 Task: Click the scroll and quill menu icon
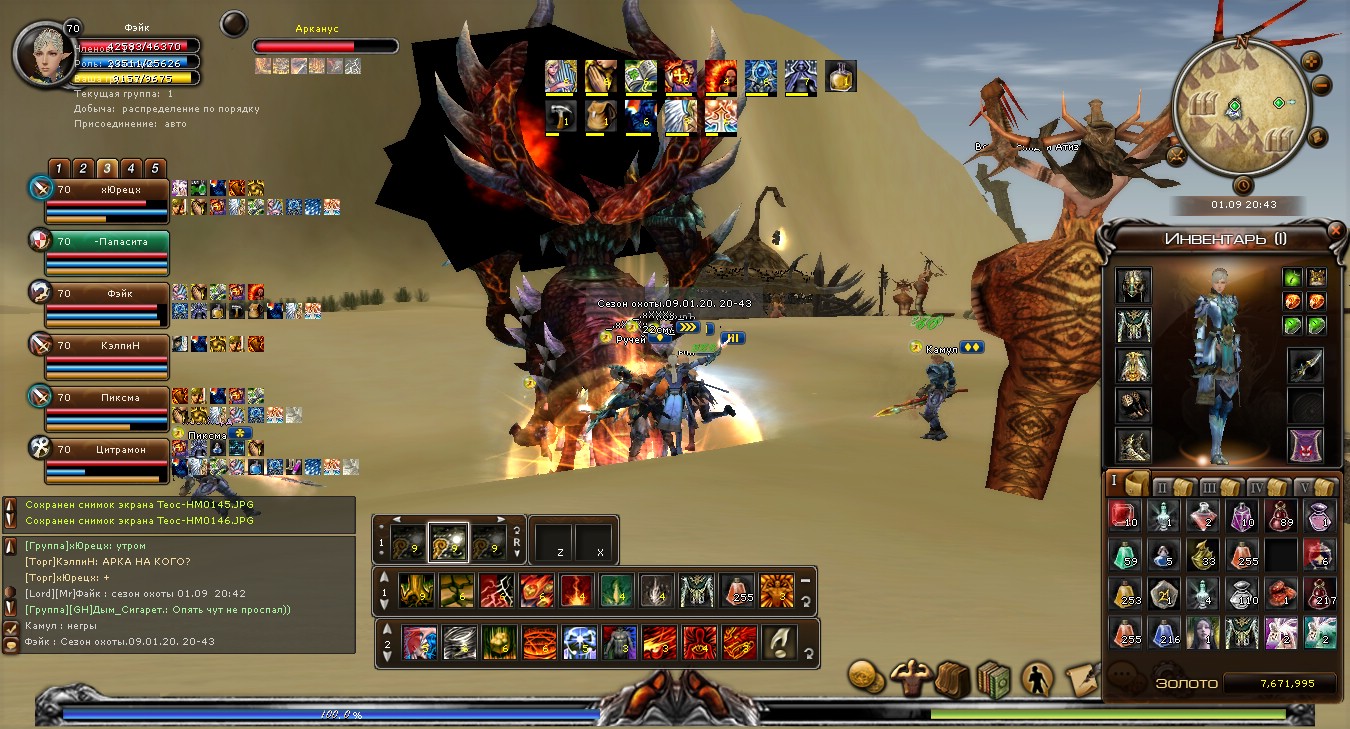pos(1081,679)
